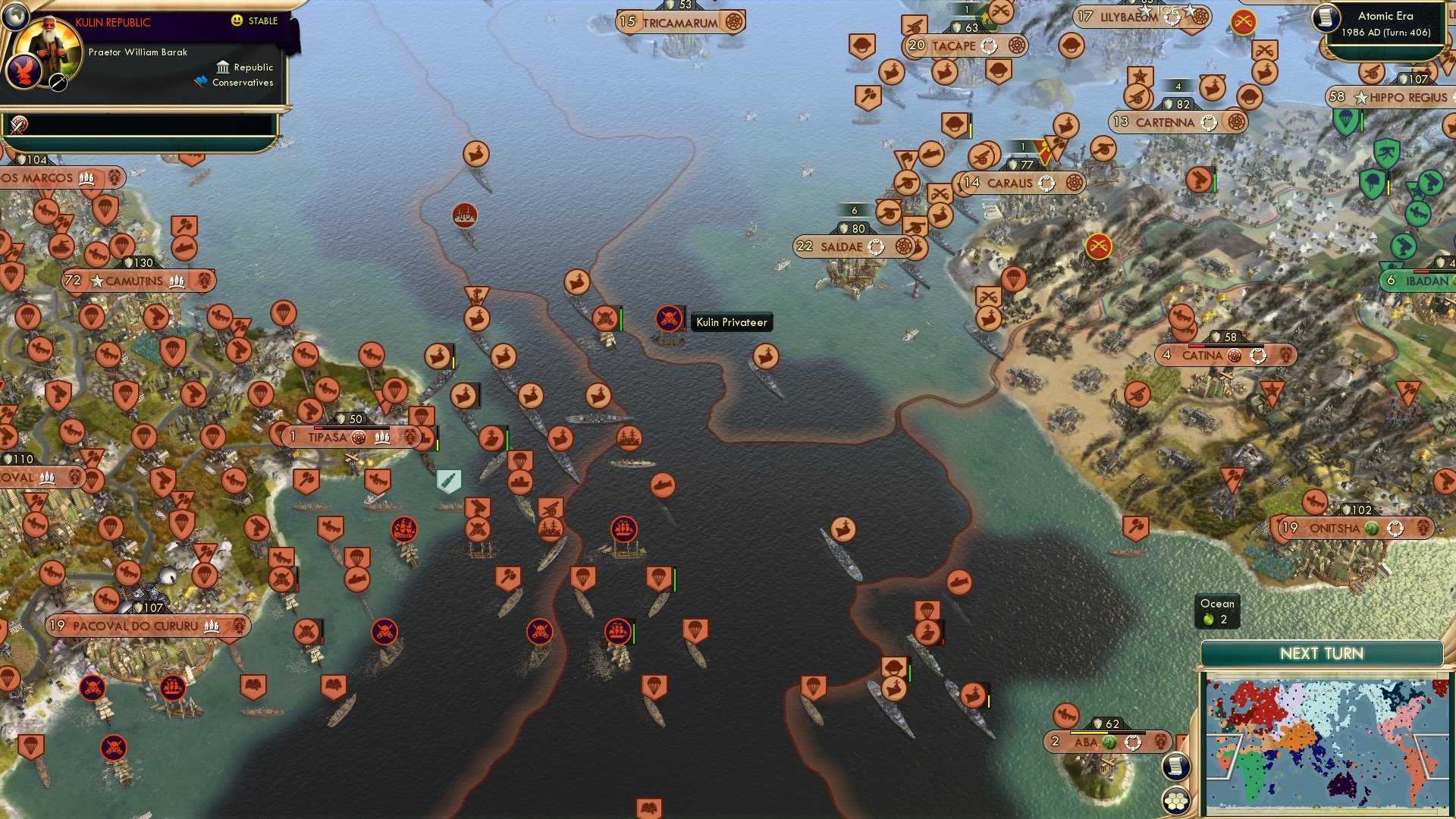Toggle Strategic View with the hexagon icon
The height and width of the screenshot is (819, 1456).
click(x=1176, y=801)
